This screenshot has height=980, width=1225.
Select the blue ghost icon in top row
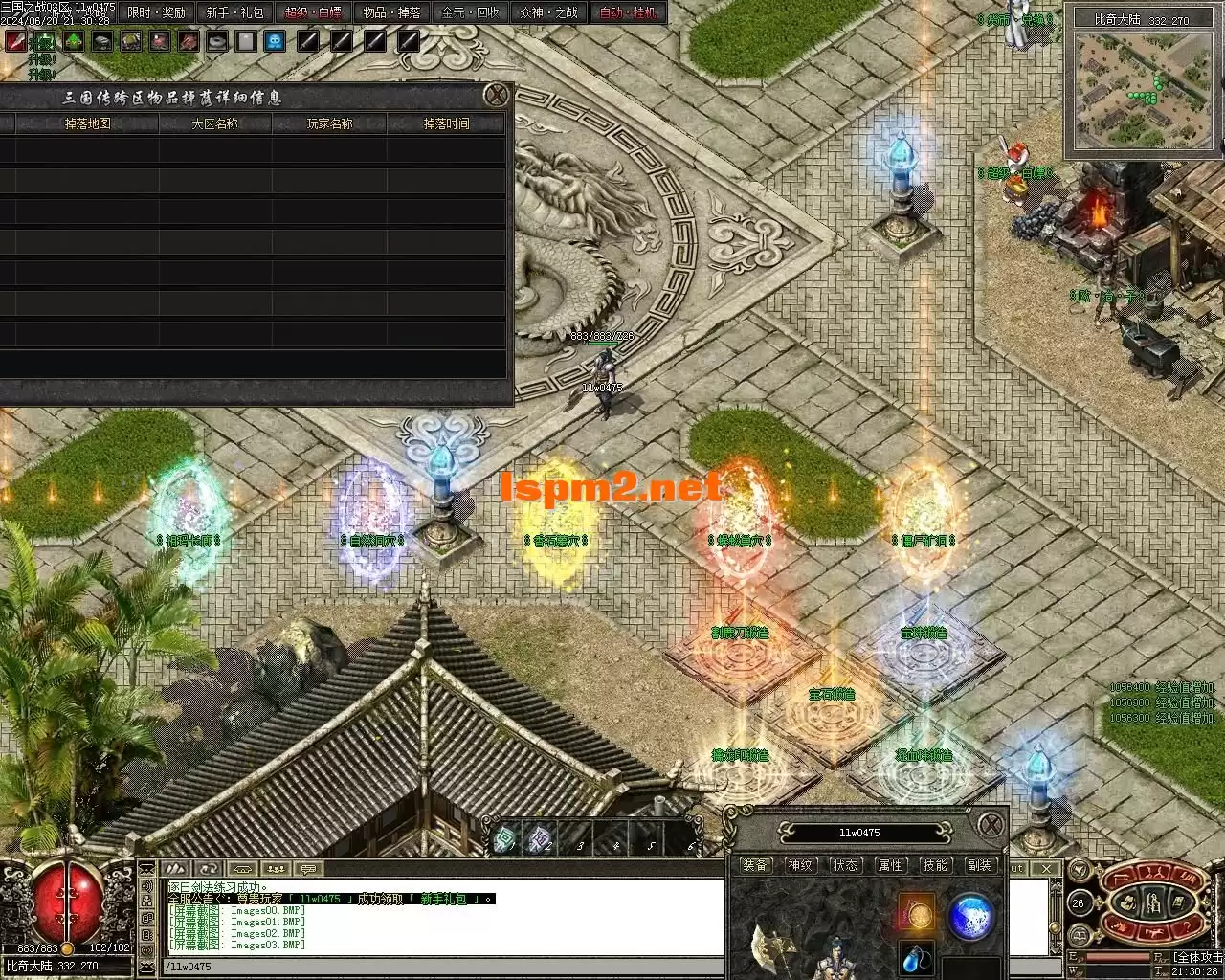[x=275, y=41]
